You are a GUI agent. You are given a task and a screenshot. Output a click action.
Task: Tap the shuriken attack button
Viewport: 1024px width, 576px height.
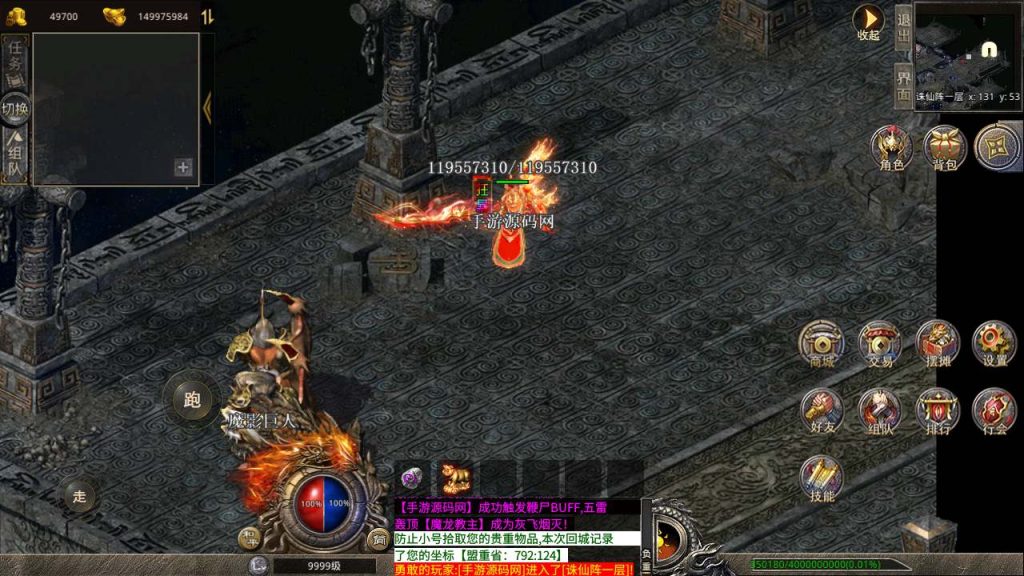click(996, 146)
